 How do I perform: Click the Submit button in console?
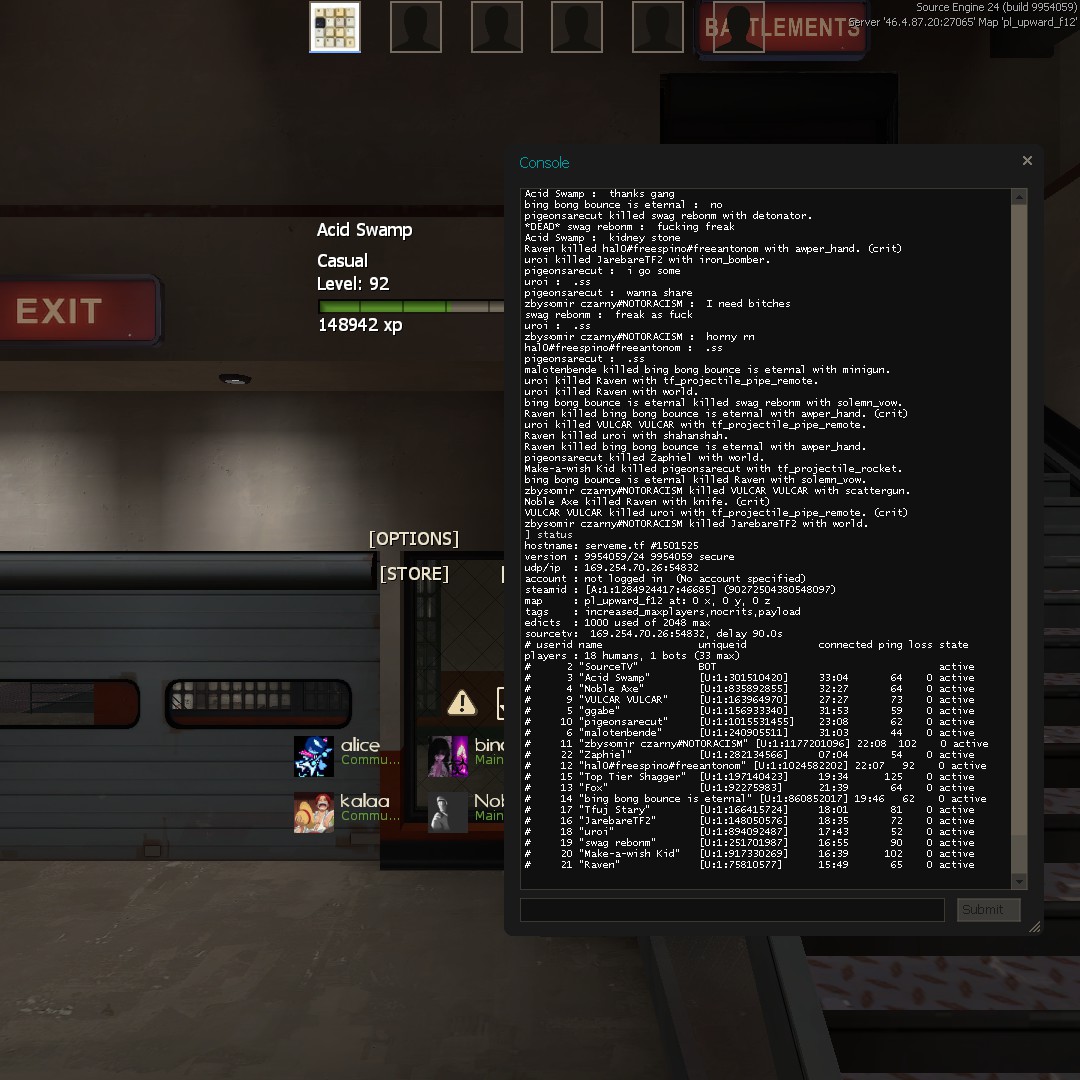pyautogui.click(x=987, y=910)
